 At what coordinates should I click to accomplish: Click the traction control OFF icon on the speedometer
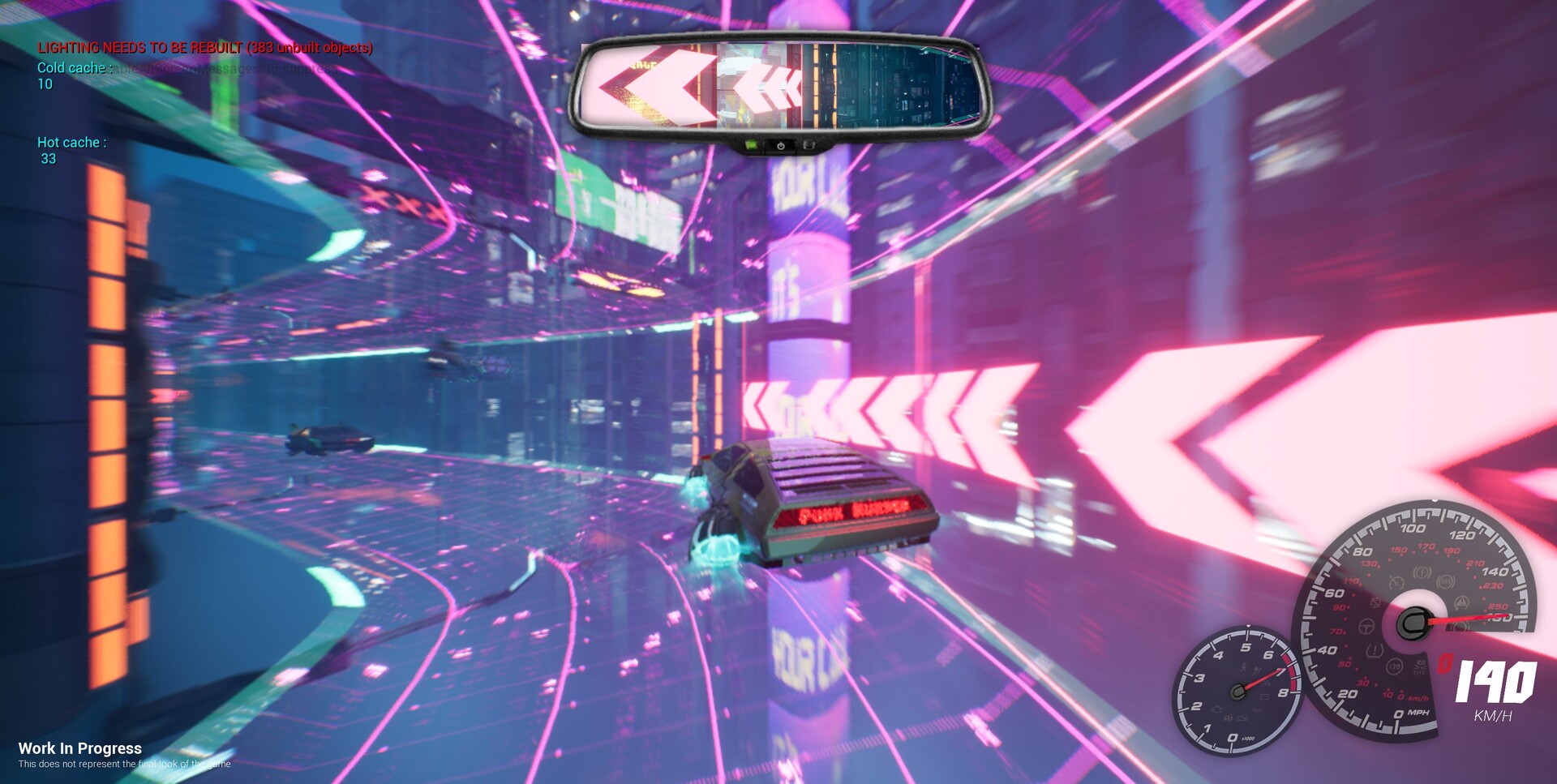(1420, 667)
